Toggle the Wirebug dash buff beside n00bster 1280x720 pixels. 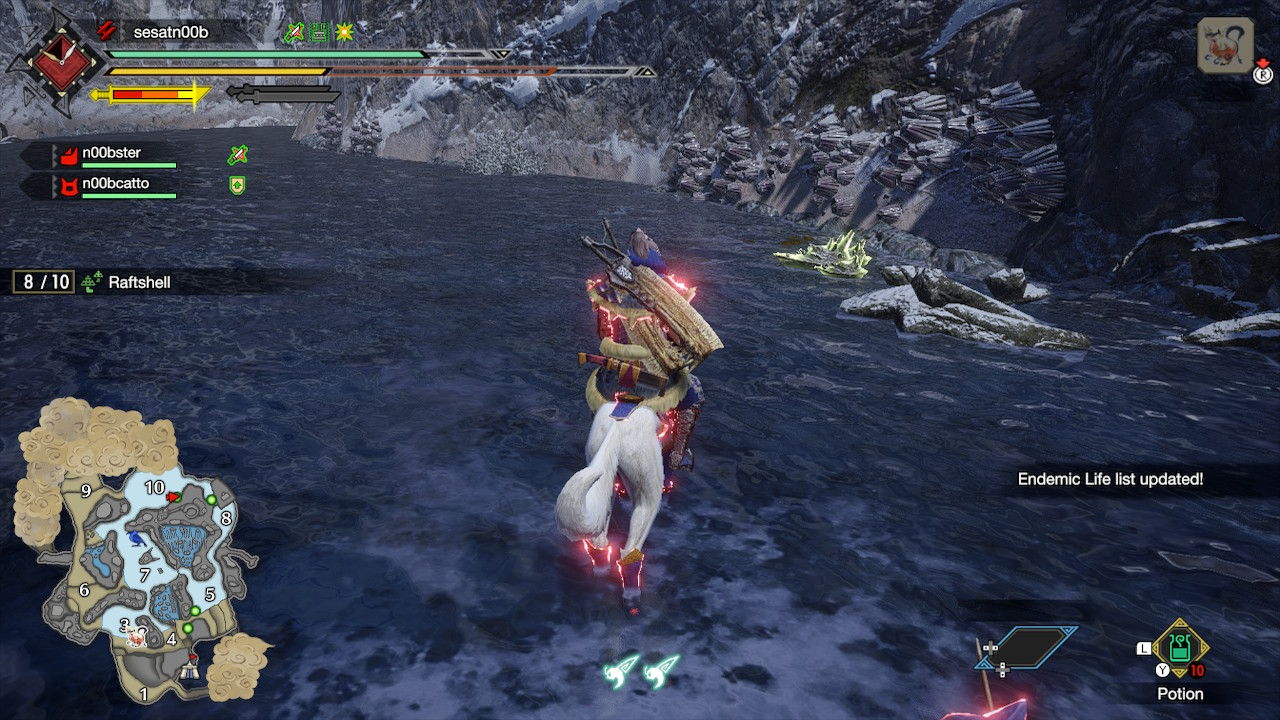238,156
